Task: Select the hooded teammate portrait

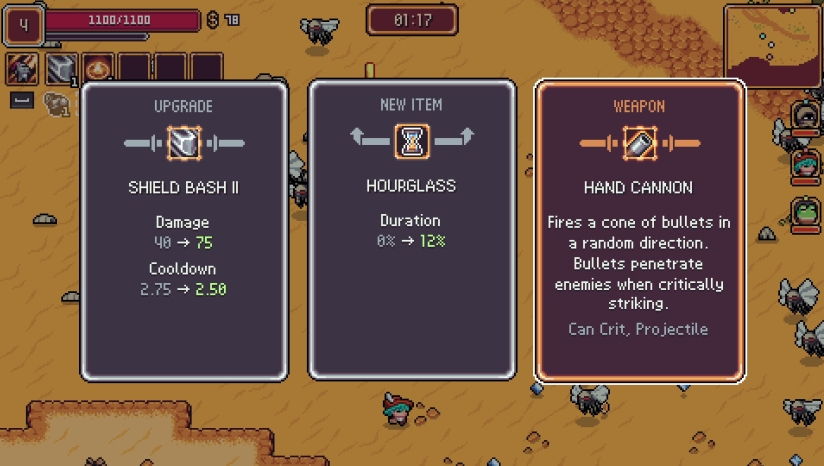Action: [805, 115]
